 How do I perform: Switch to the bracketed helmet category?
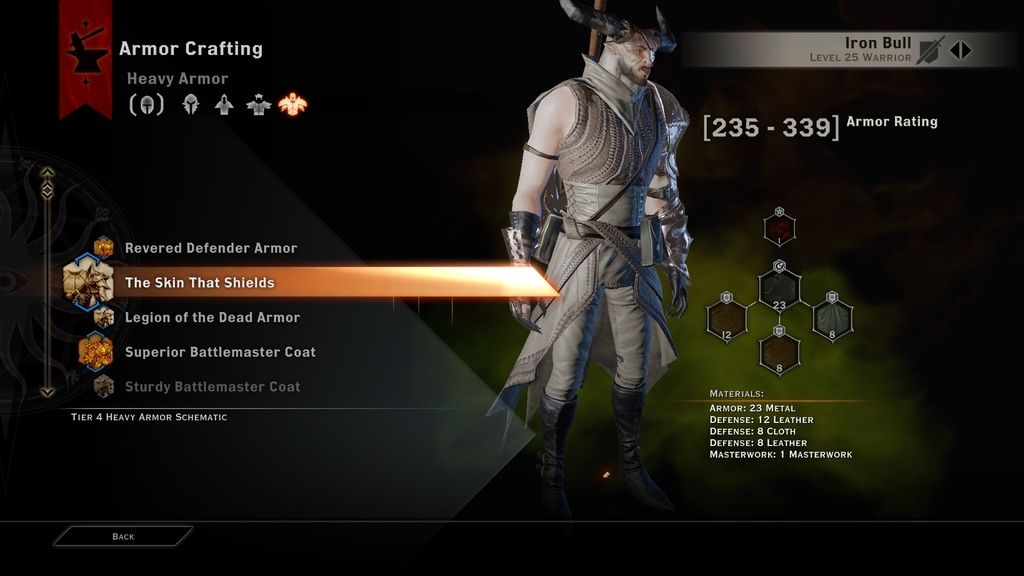[x=146, y=105]
